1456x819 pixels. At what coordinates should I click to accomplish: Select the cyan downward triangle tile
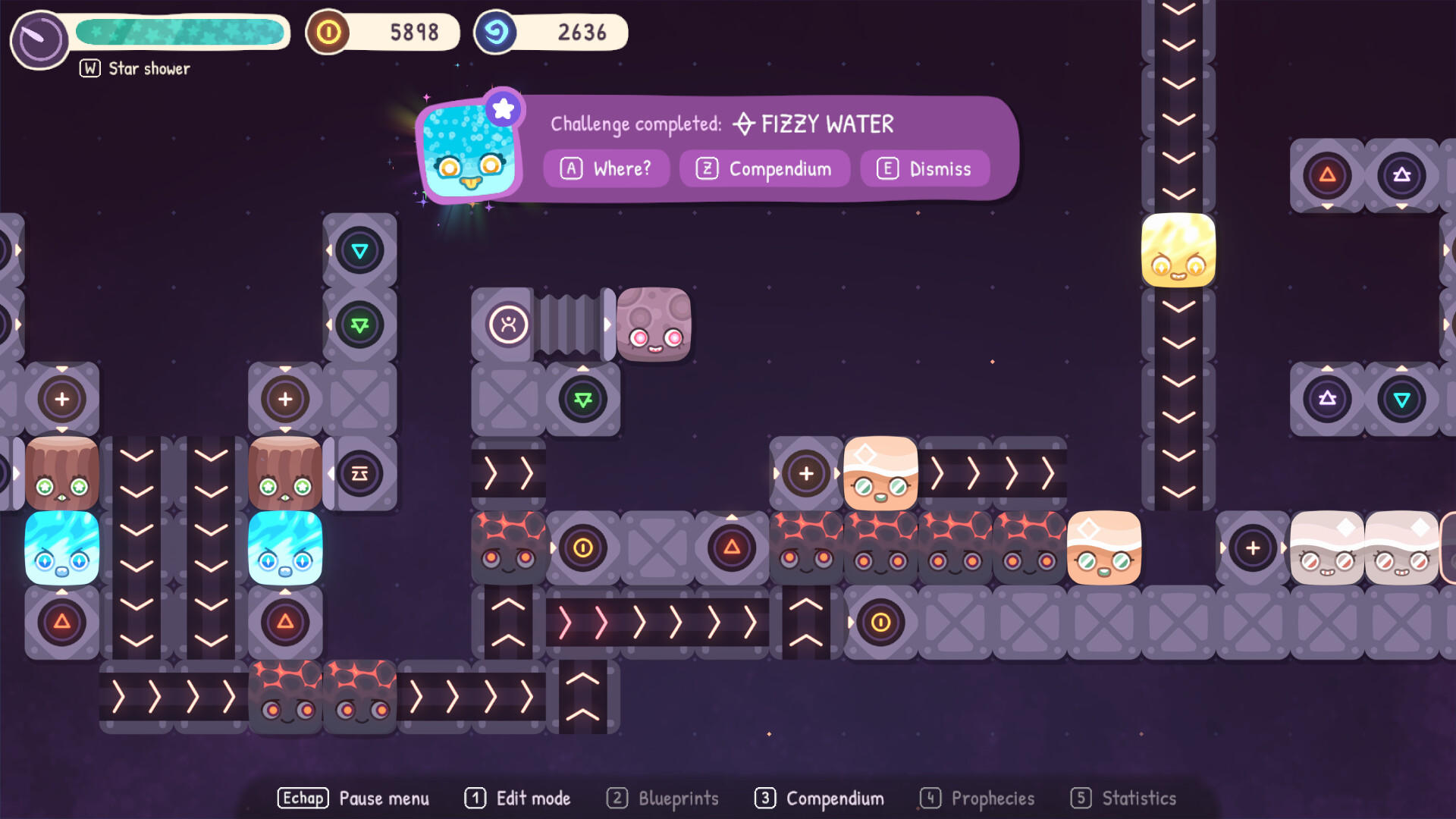click(360, 252)
